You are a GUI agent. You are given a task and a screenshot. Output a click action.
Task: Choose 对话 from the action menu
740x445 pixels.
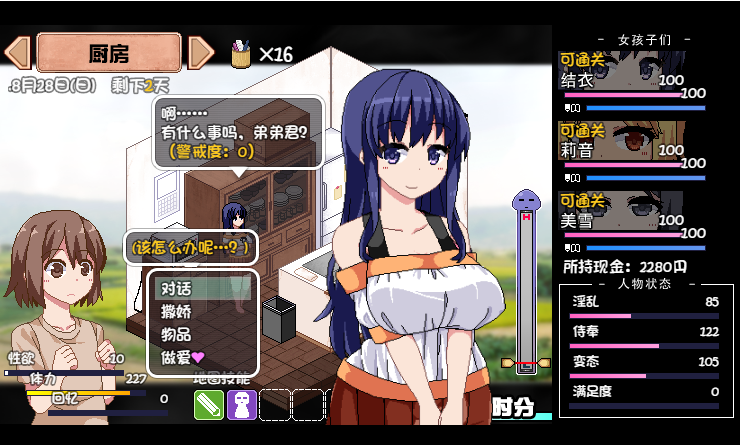(x=177, y=288)
